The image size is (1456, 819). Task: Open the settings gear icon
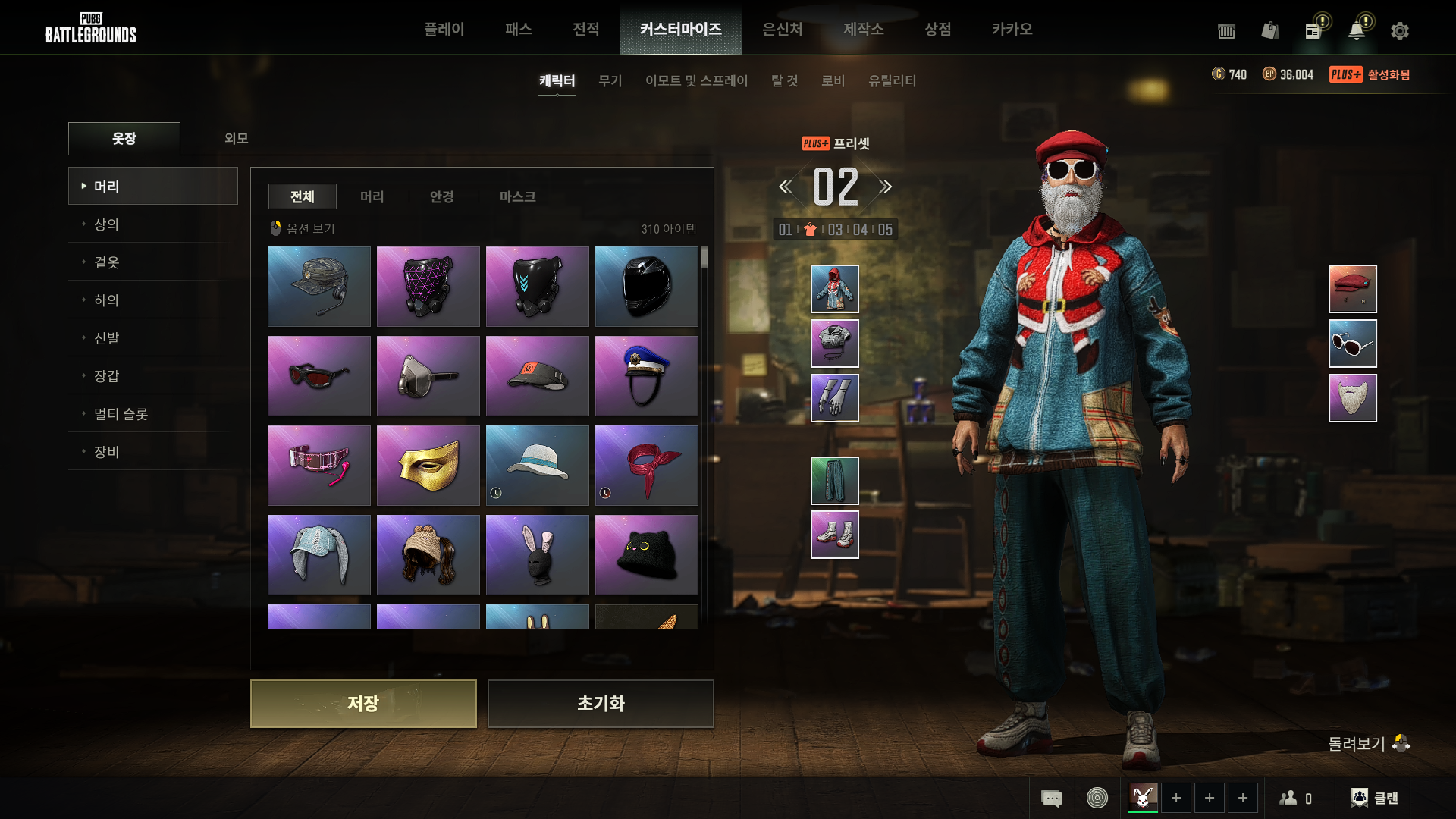pos(1399,31)
